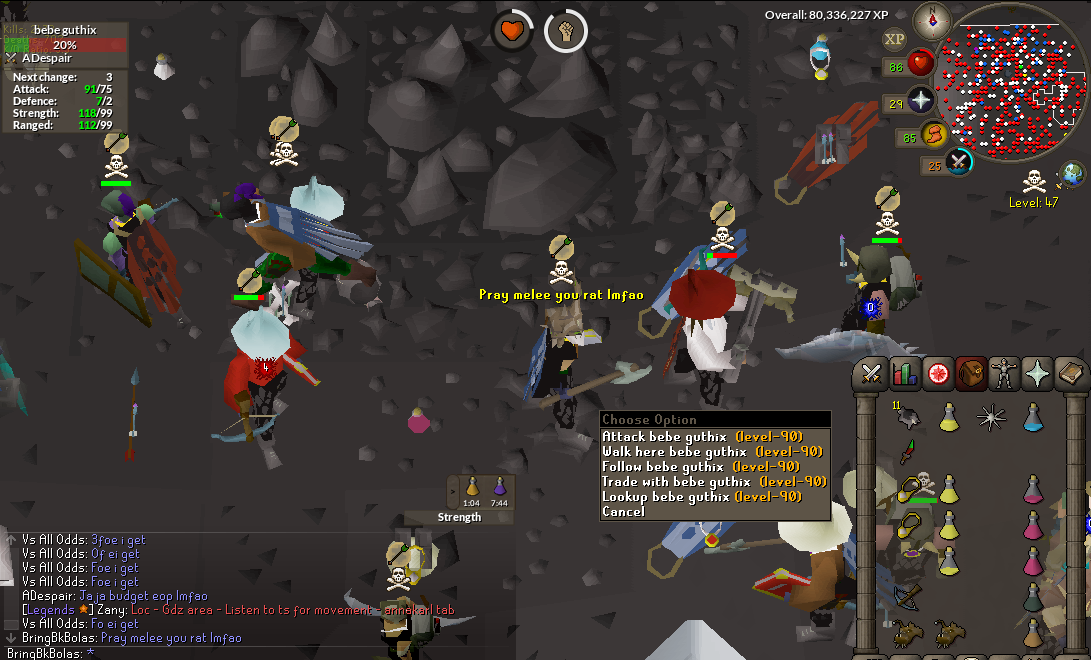
Task: Select the crossbow in the inventory
Action: click(907, 599)
